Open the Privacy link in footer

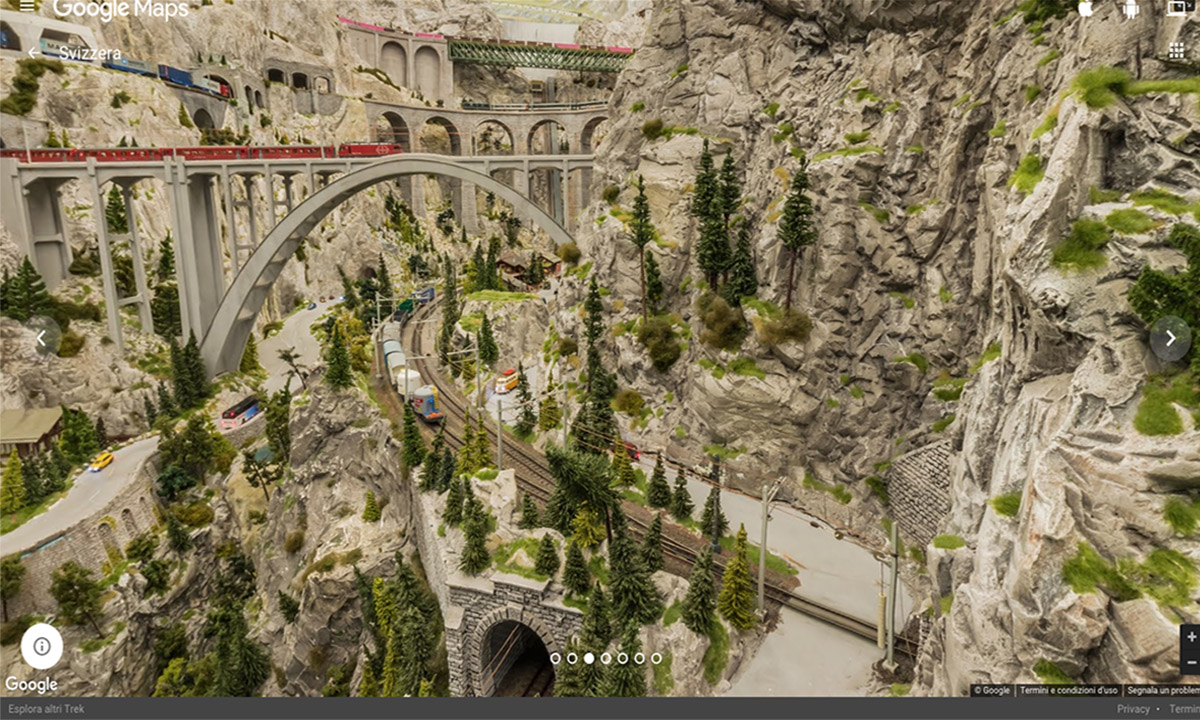1133,709
